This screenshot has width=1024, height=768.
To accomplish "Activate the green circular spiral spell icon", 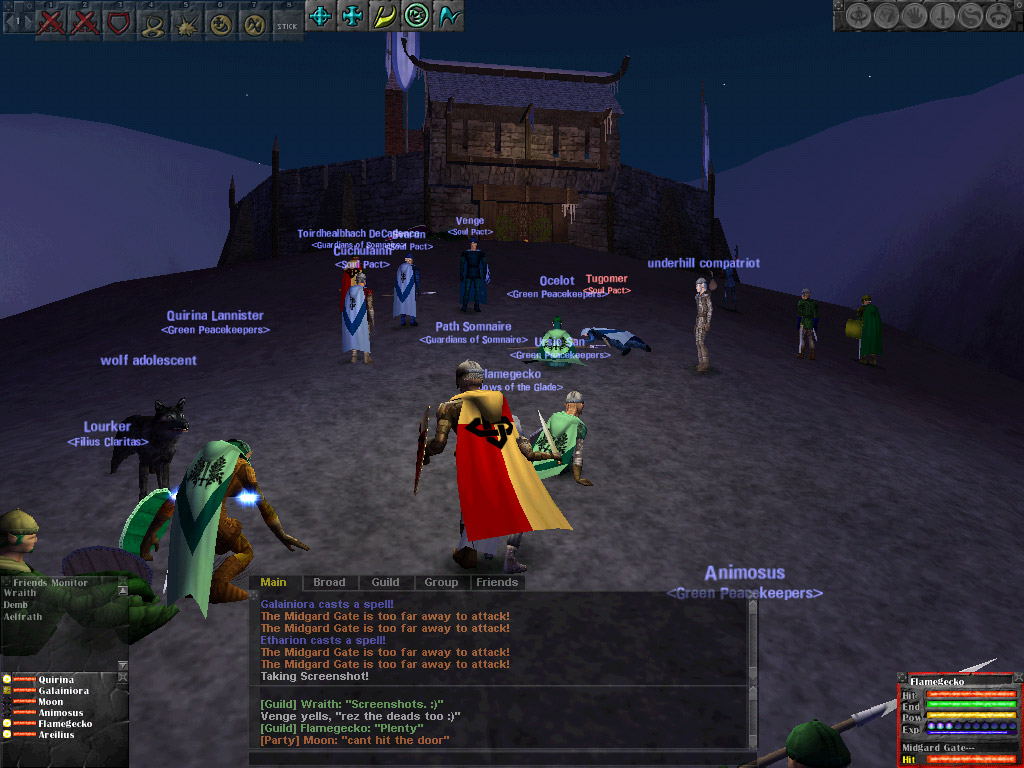I will 417,16.
